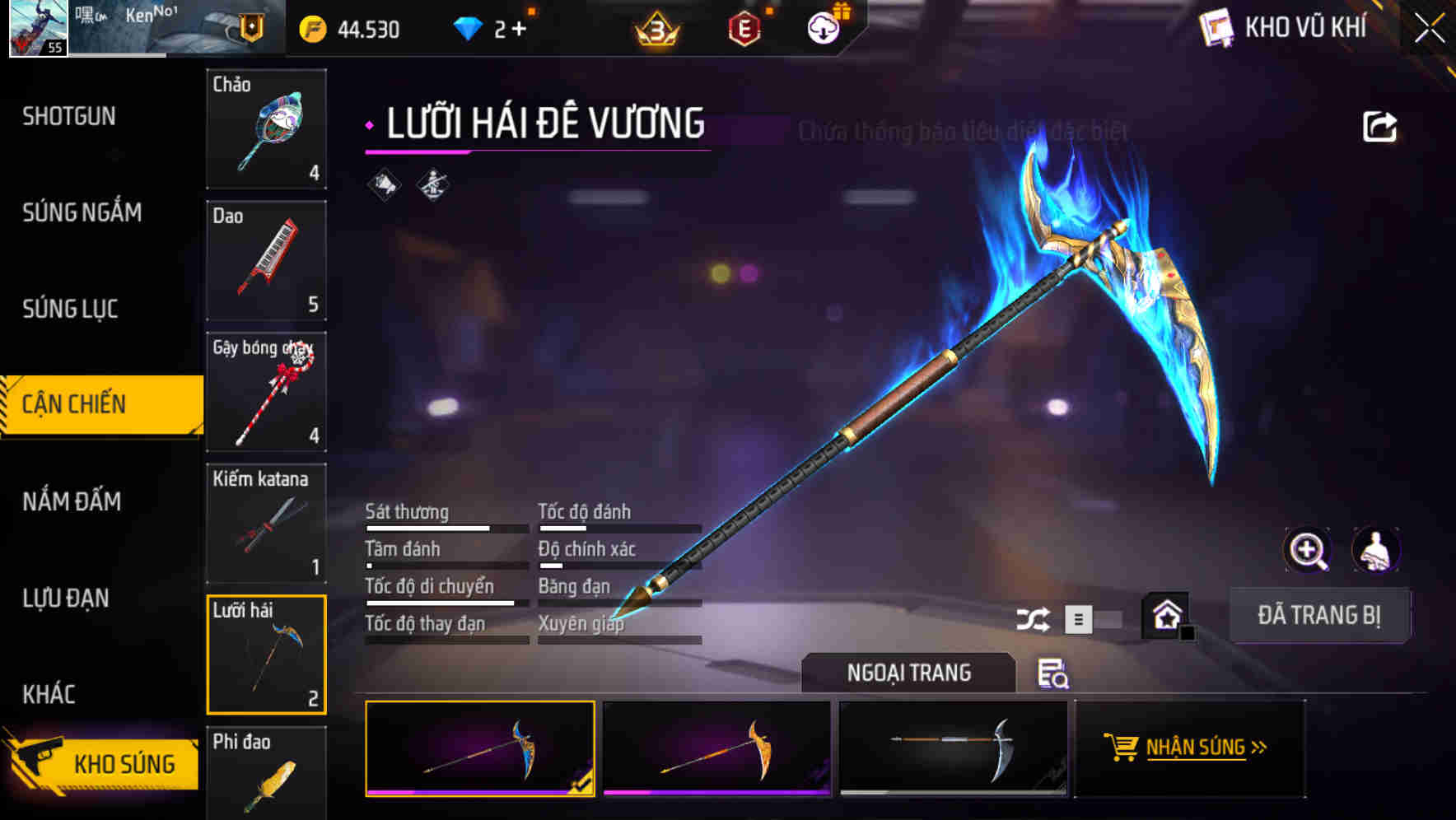This screenshot has width=1456, height=820.
Task: Open the magnifier weapon zoom preview icon
Action: (x=1308, y=550)
